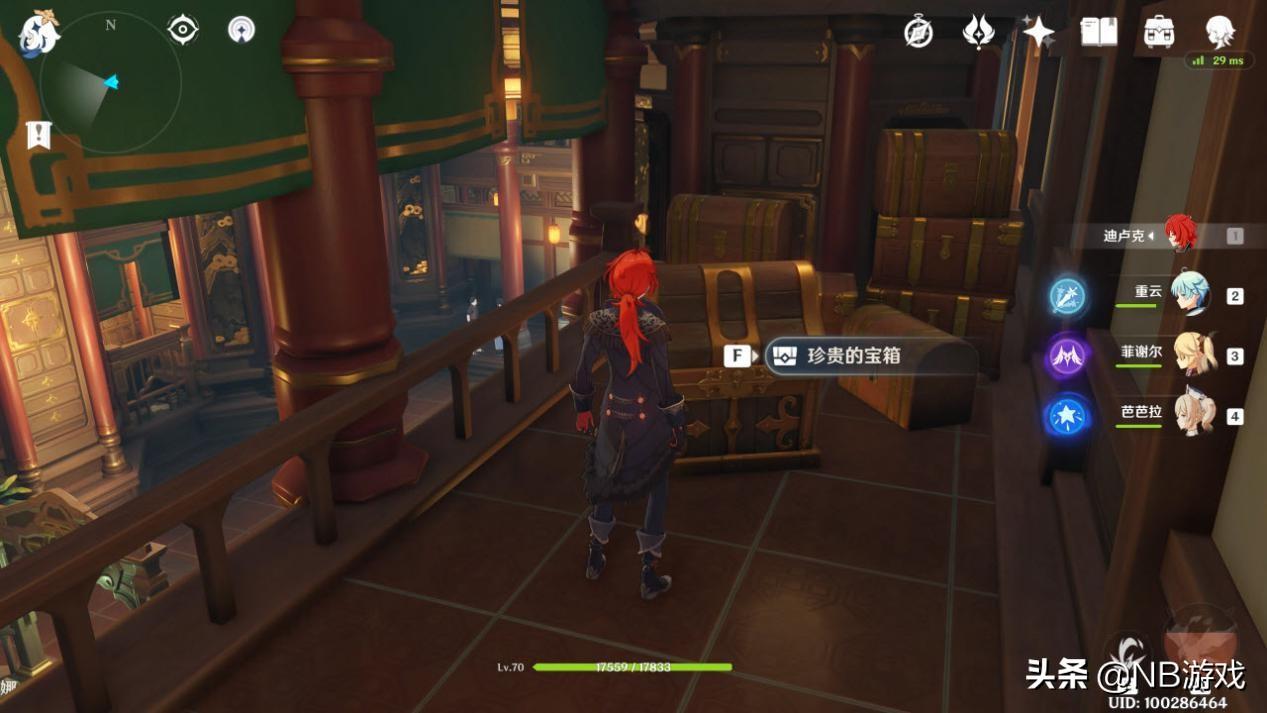Open the character head profile icon
The height and width of the screenshot is (713, 1267).
pyautogui.click(x=1219, y=30)
